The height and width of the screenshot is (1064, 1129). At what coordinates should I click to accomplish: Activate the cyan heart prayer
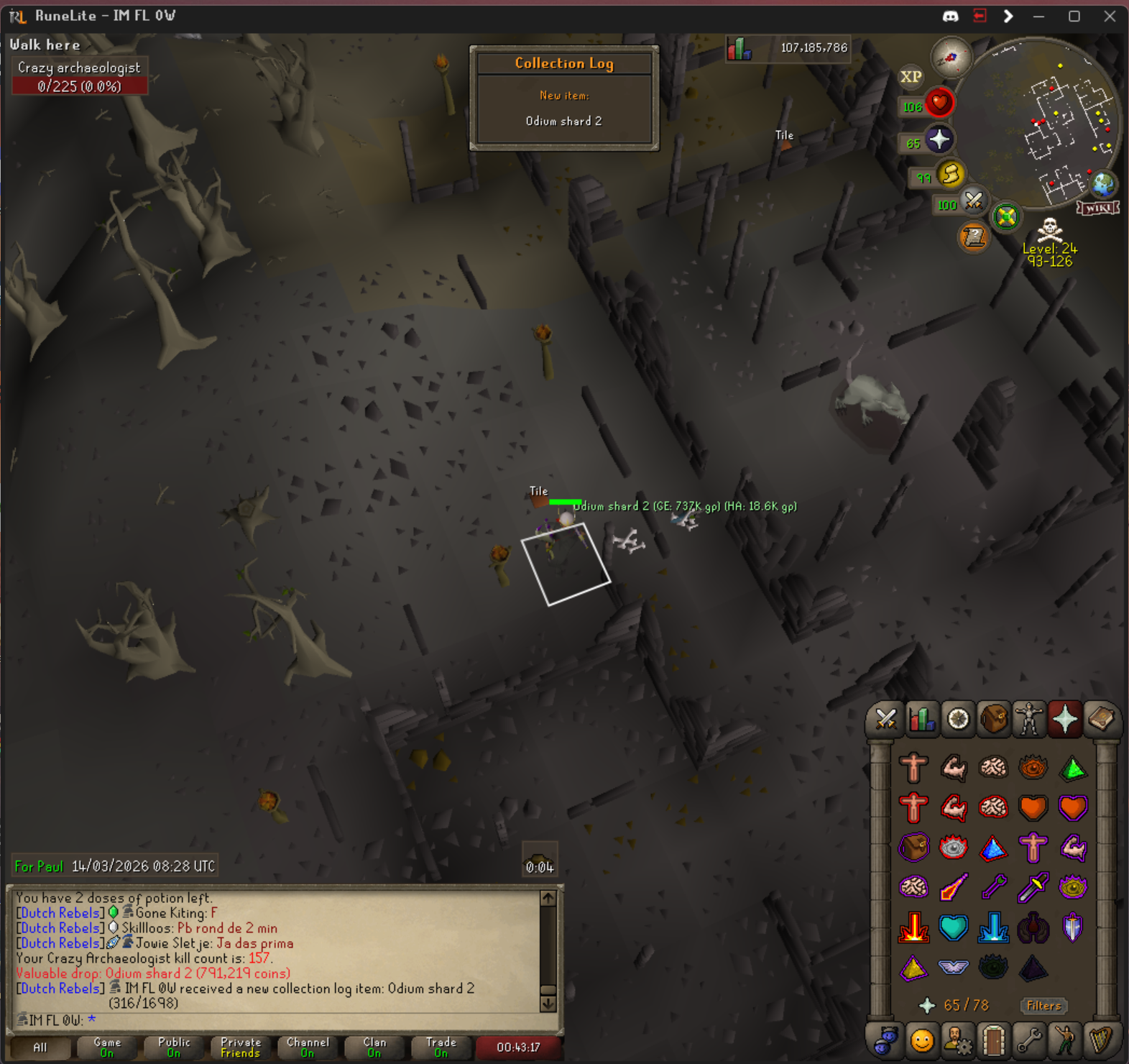(x=953, y=927)
